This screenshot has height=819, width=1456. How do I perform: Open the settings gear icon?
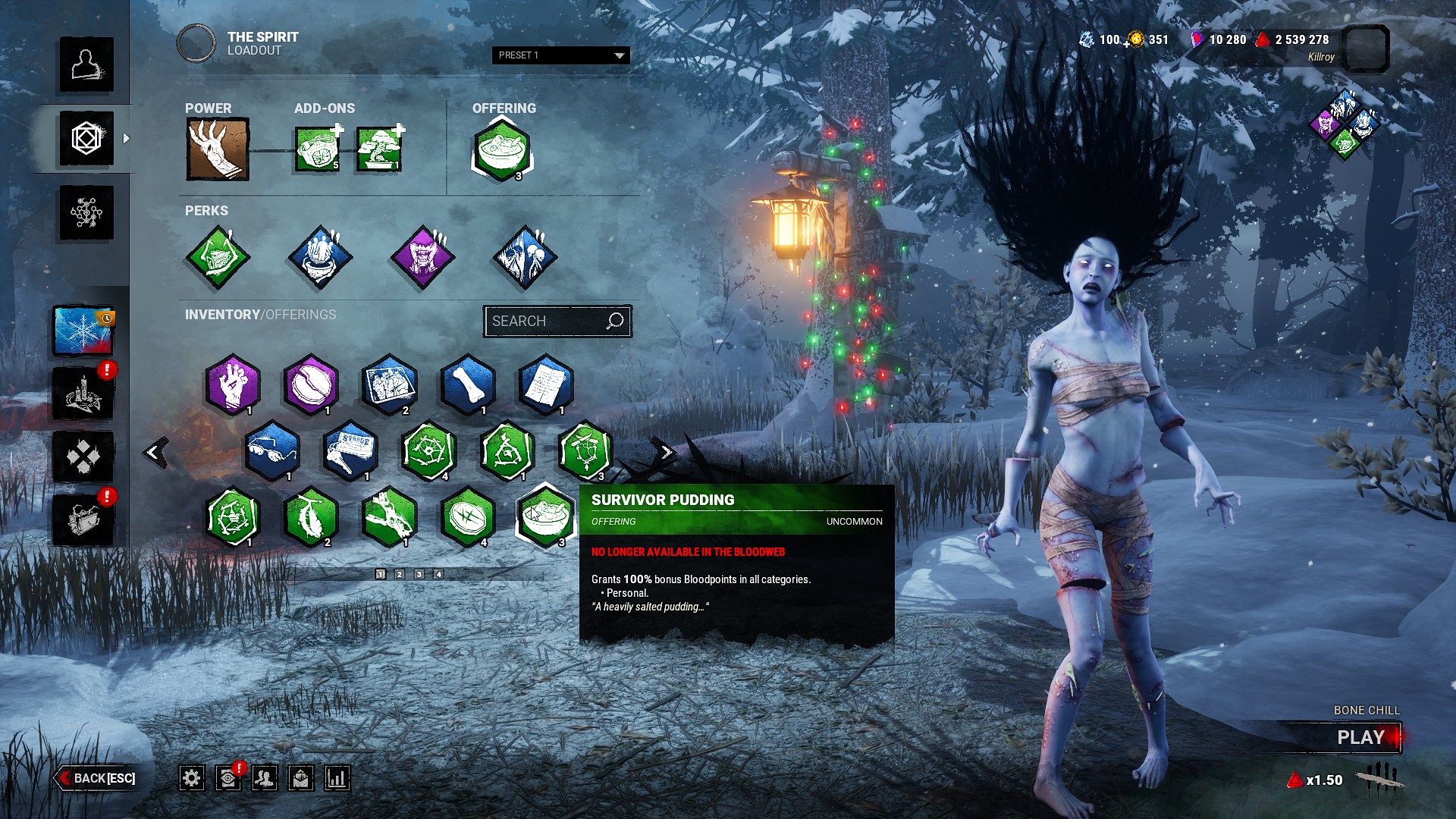click(x=191, y=778)
